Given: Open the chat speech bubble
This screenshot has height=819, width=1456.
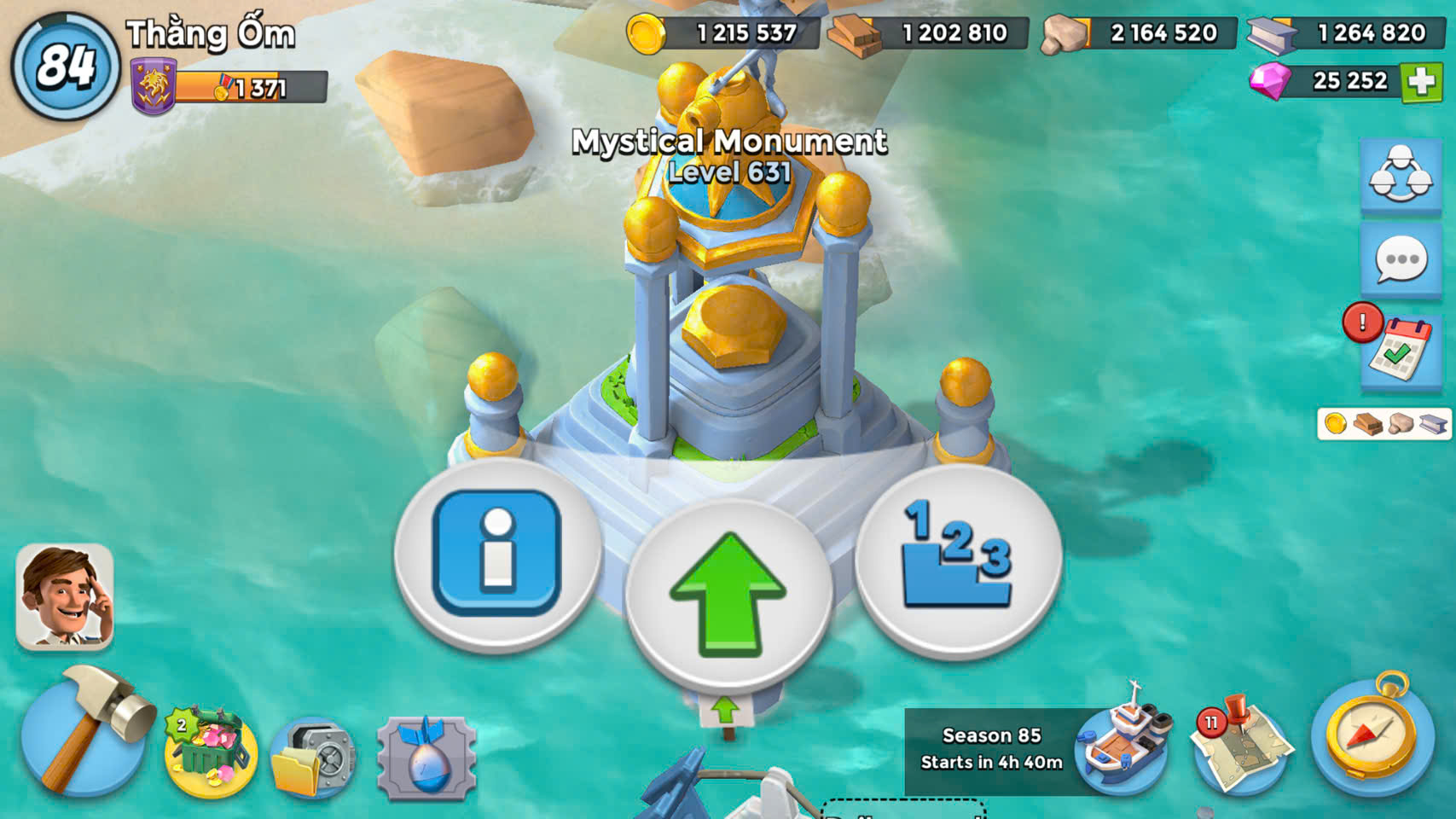Looking at the screenshot, I should coord(1401,262).
